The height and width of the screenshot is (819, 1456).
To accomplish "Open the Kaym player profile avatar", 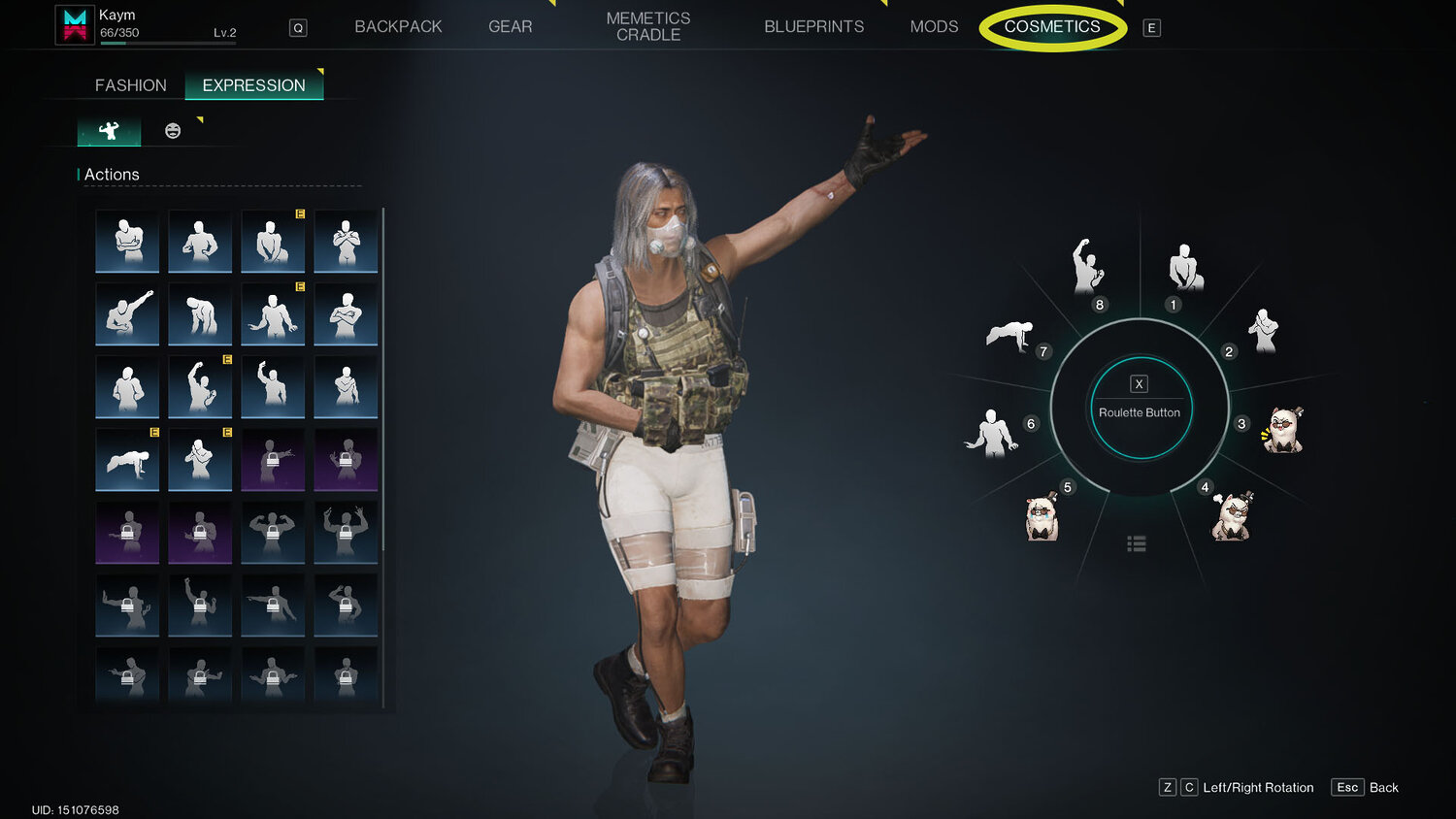I will [x=75, y=24].
